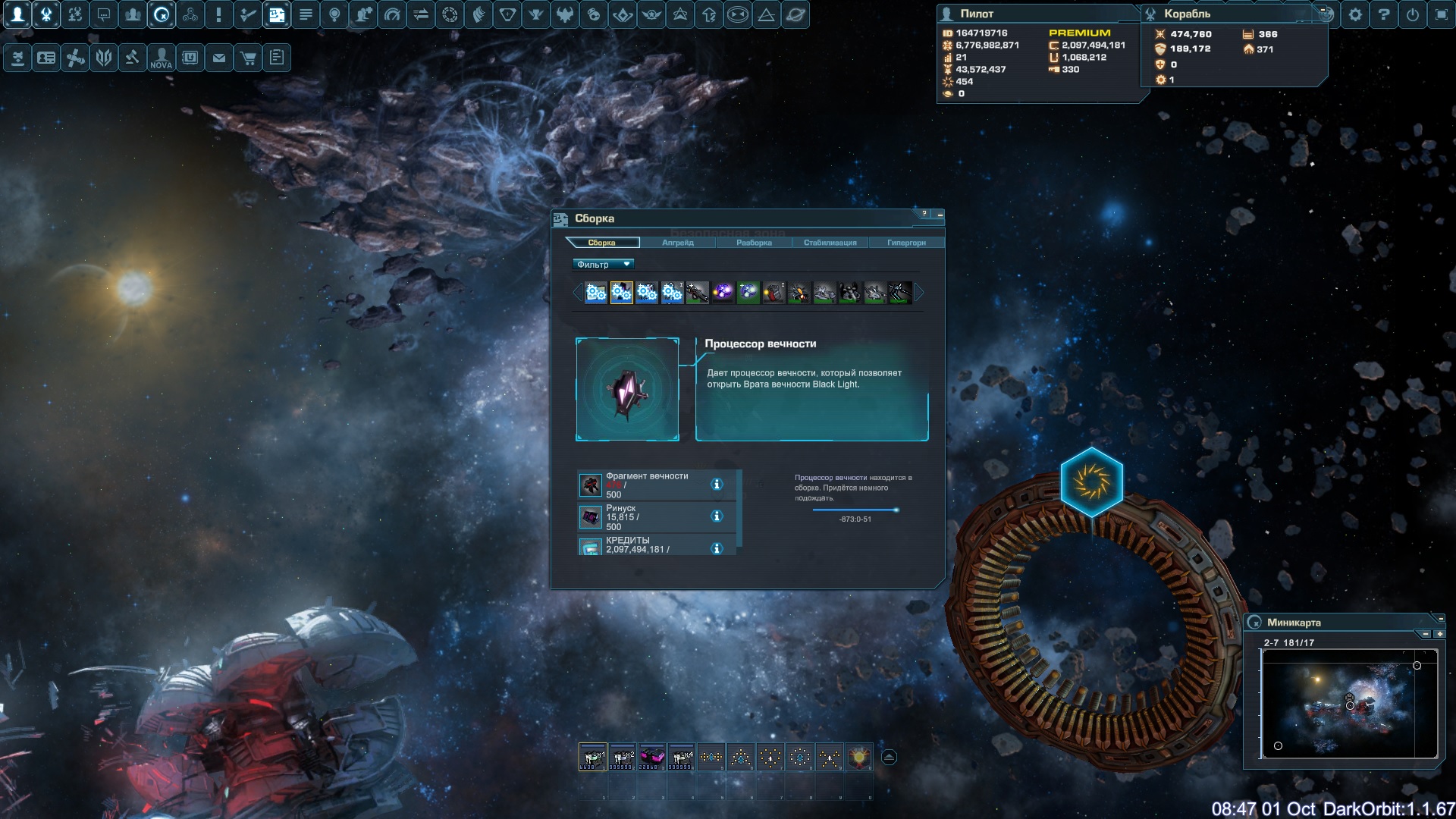Show next recipes with the right arrow
1456x819 pixels.
pos(920,293)
